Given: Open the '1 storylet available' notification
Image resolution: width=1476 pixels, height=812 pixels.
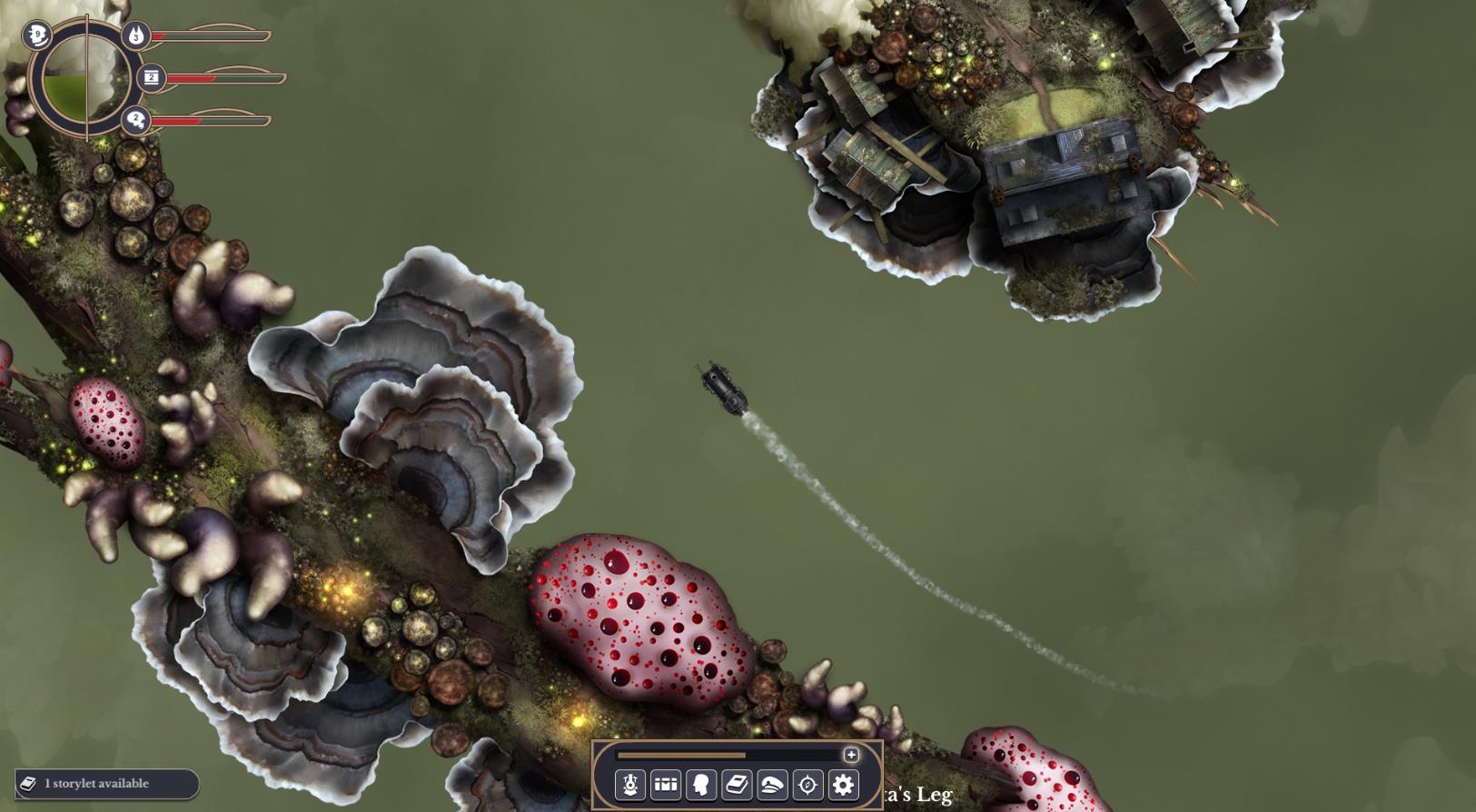Looking at the screenshot, I should [106, 784].
